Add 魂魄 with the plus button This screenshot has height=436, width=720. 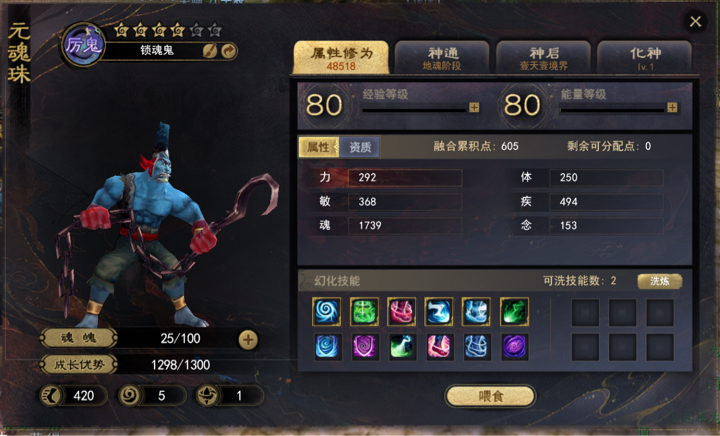tap(248, 339)
